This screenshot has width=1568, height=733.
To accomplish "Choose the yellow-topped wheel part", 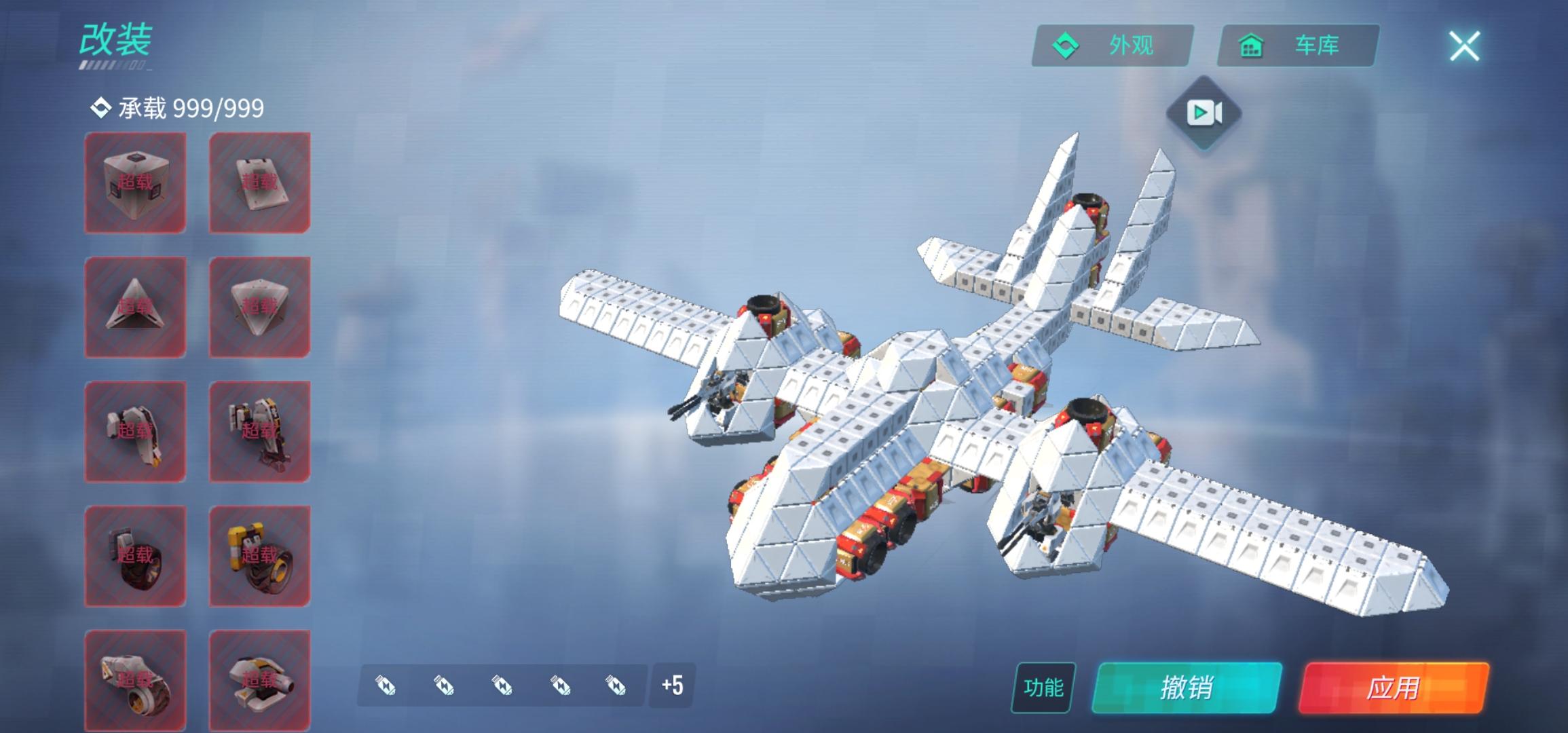I will [259, 556].
